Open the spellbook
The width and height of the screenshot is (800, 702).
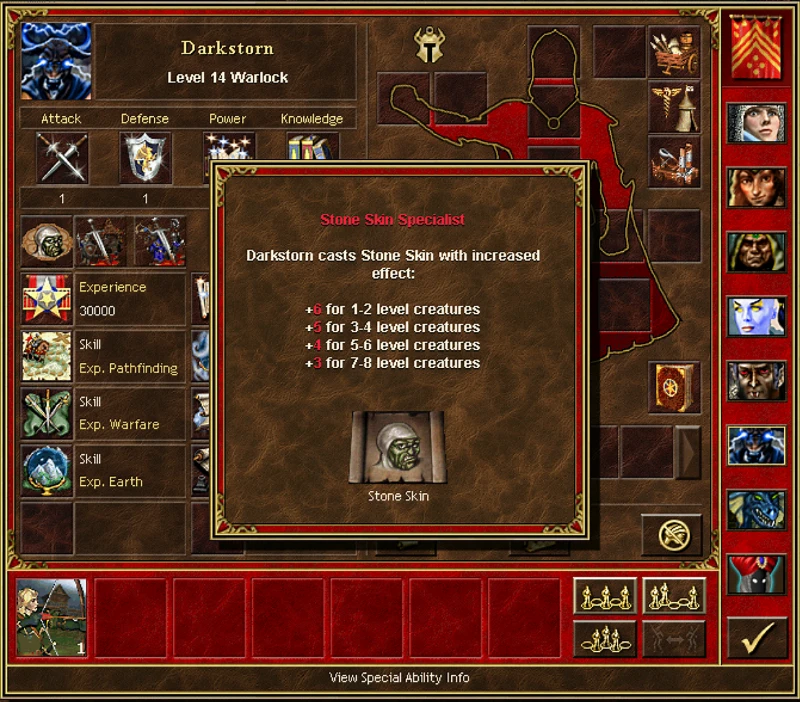pos(673,388)
